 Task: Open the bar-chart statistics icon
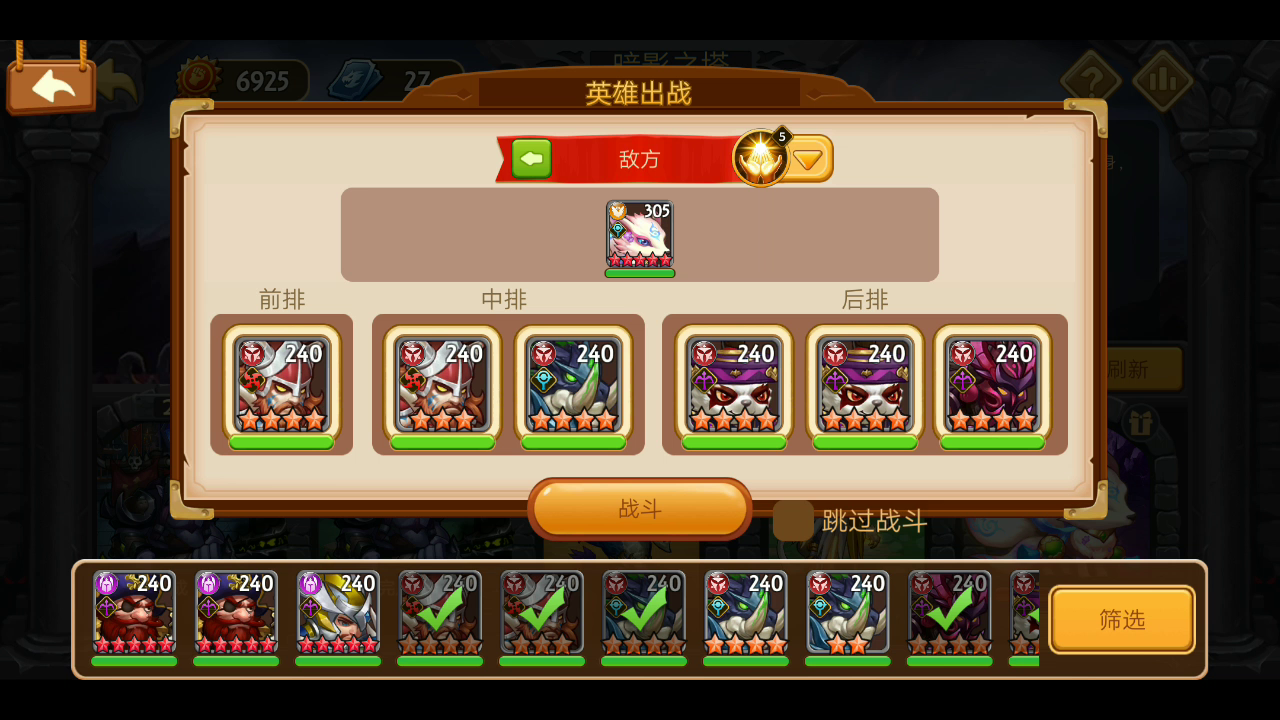click(1162, 79)
